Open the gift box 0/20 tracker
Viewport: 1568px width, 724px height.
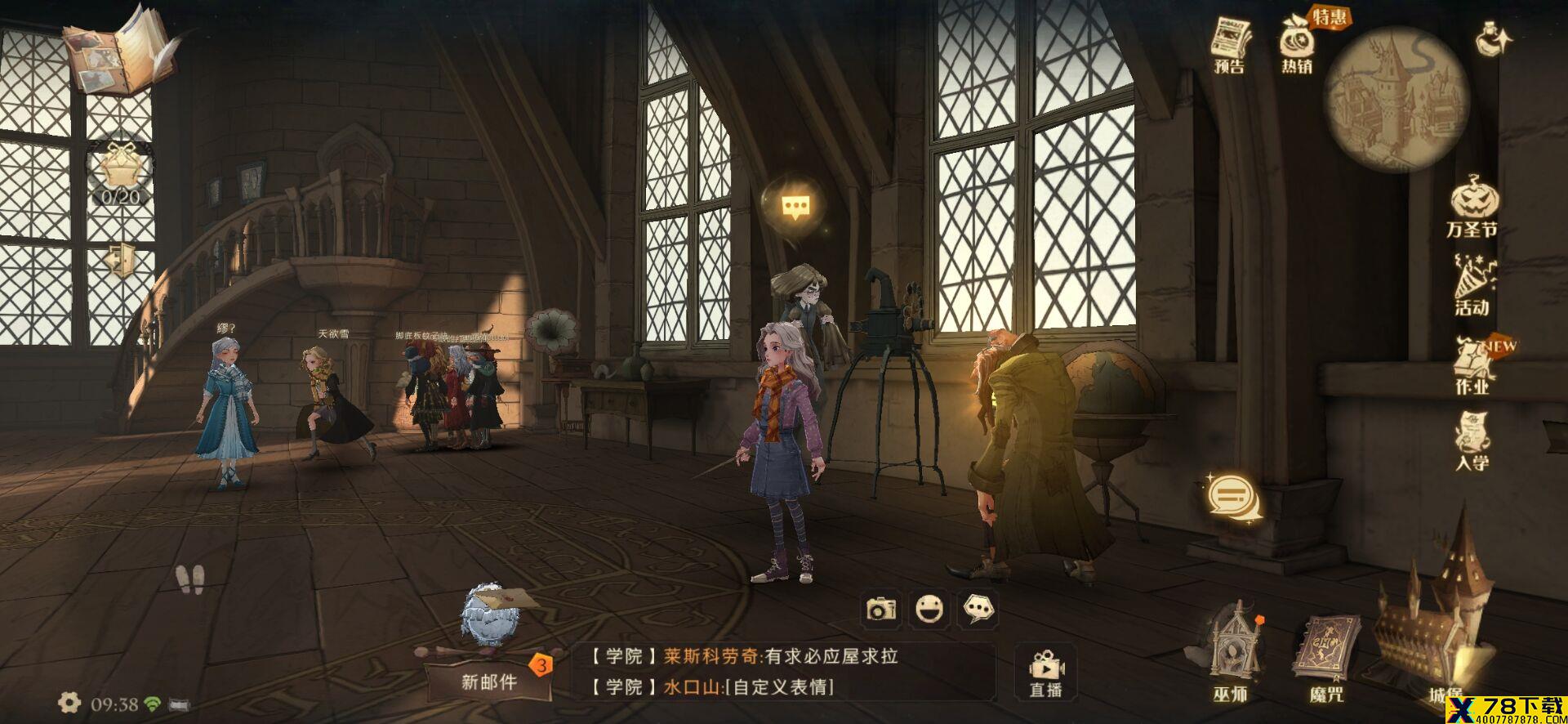121,173
